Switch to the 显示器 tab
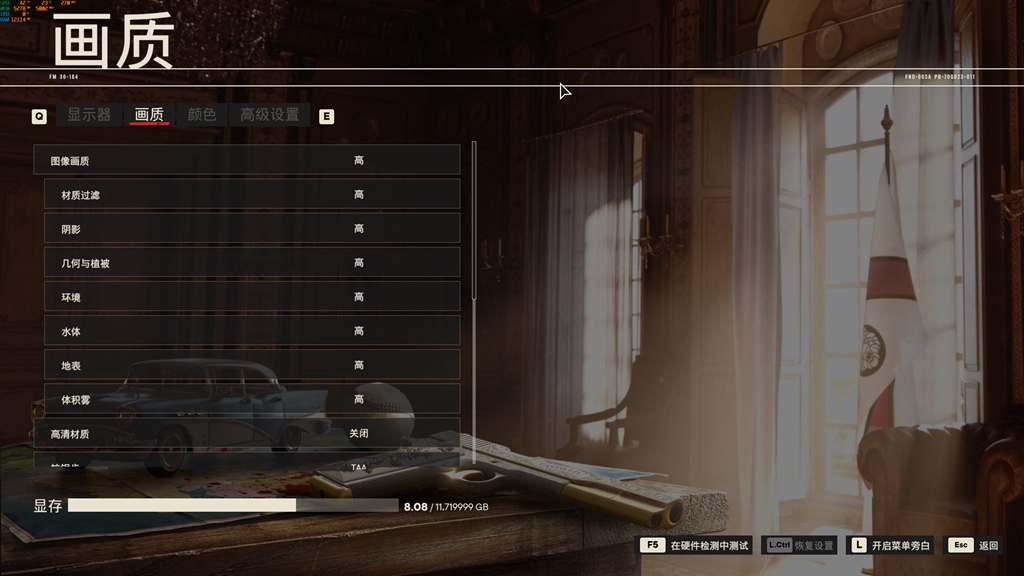Screen dimensions: 1024x576 89,115
